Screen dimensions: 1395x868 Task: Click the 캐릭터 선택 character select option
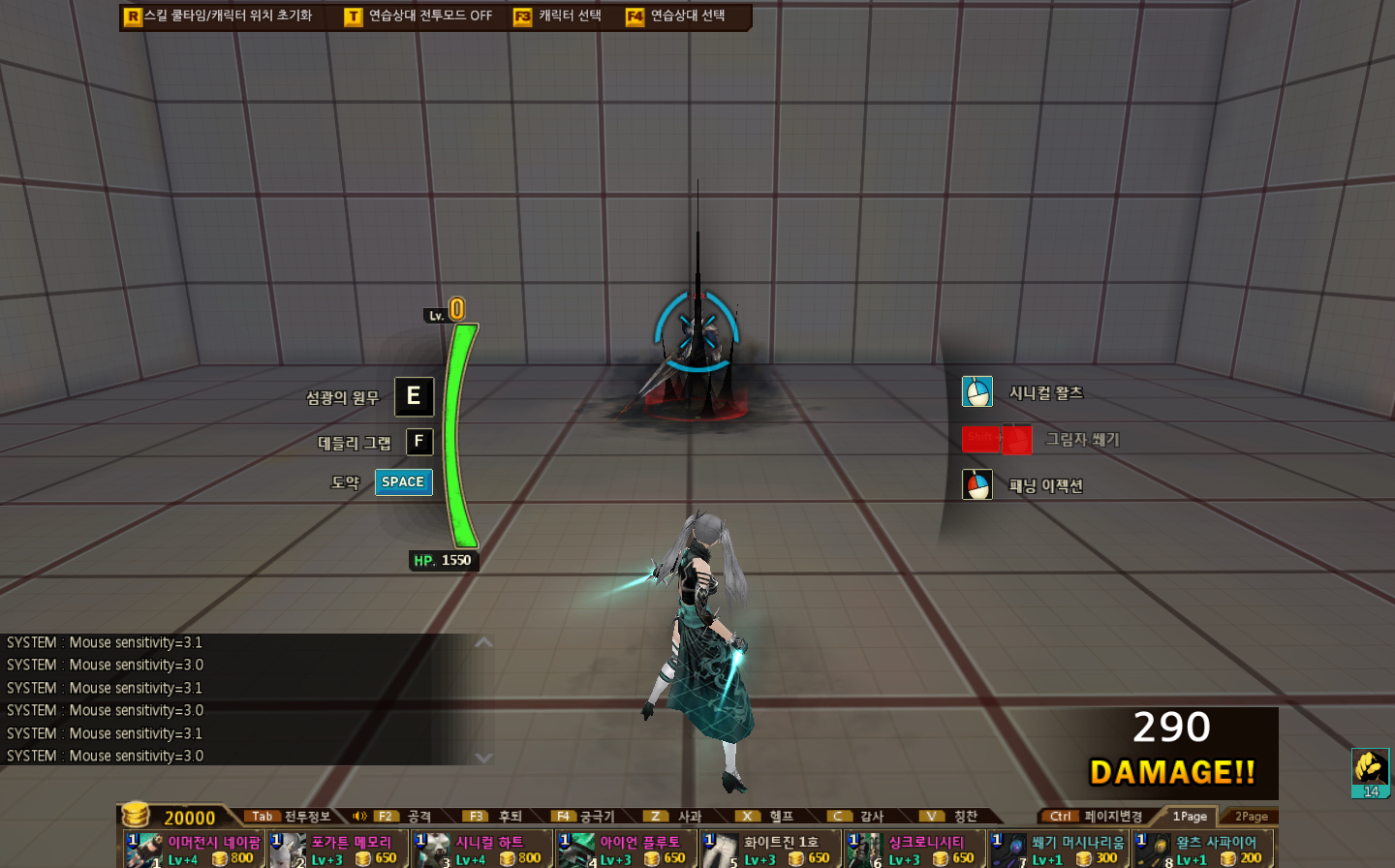click(x=558, y=16)
